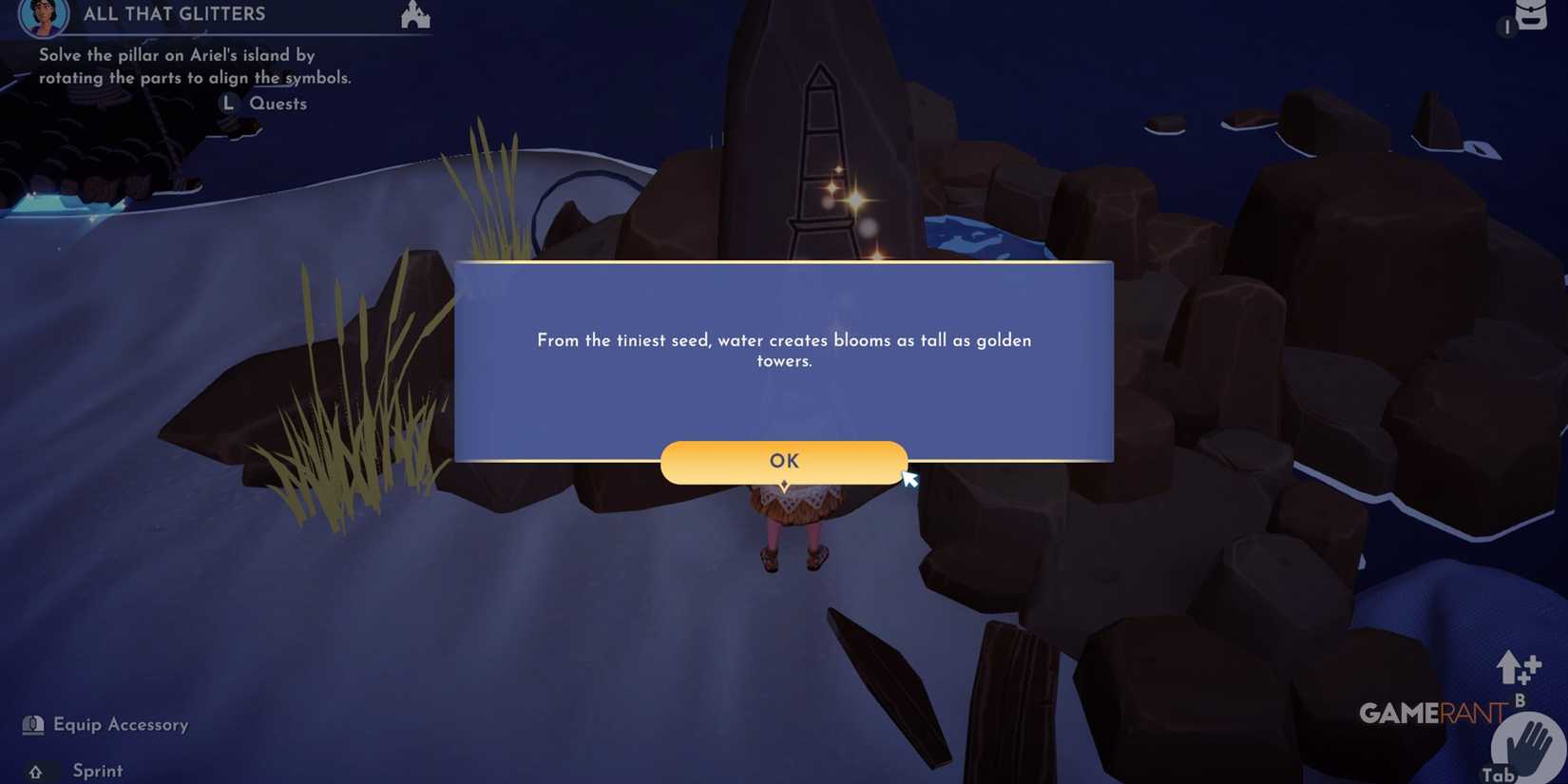The height and width of the screenshot is (784, 1568).
Task: Click the 'L' key prompt badge
Action: click(228, 103)
